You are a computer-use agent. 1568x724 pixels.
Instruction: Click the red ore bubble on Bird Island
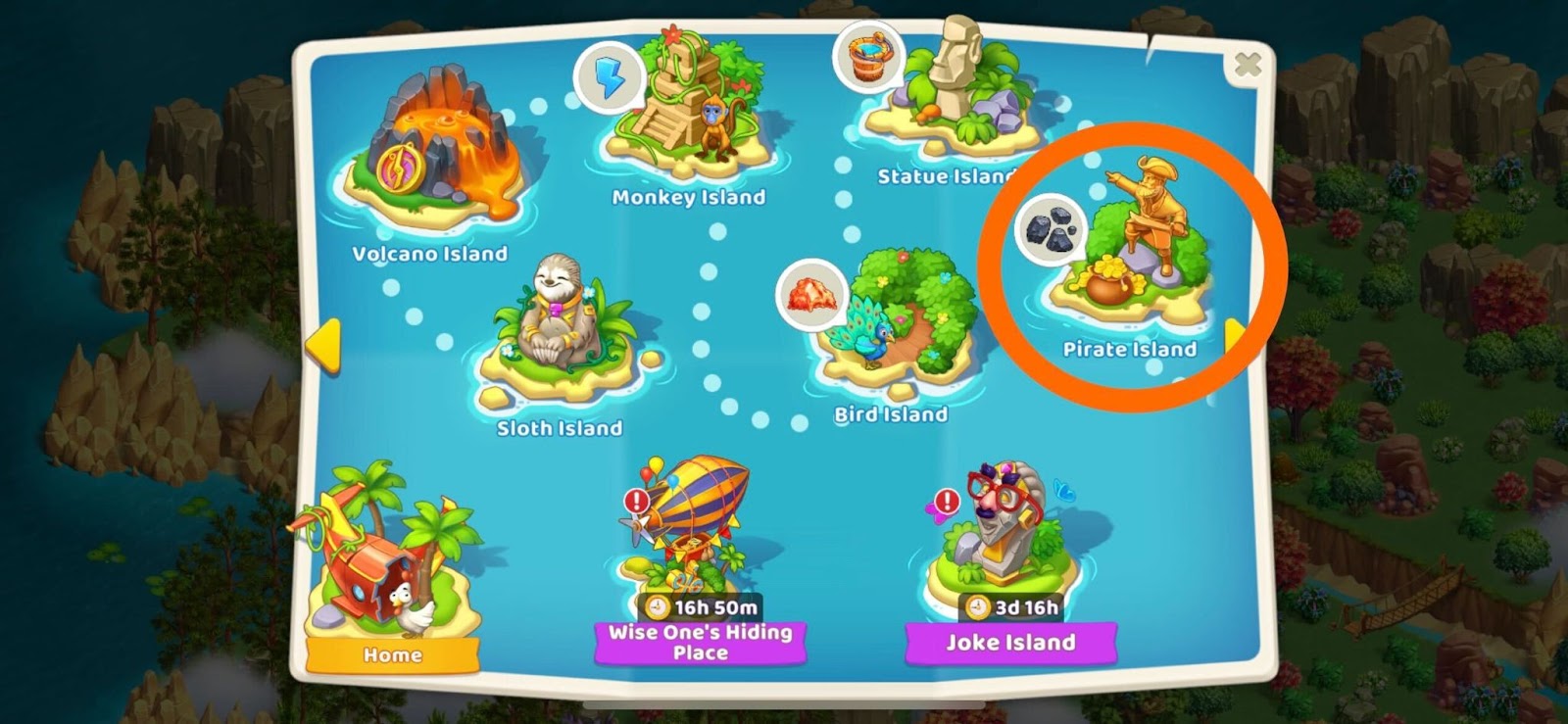(811, 294)
